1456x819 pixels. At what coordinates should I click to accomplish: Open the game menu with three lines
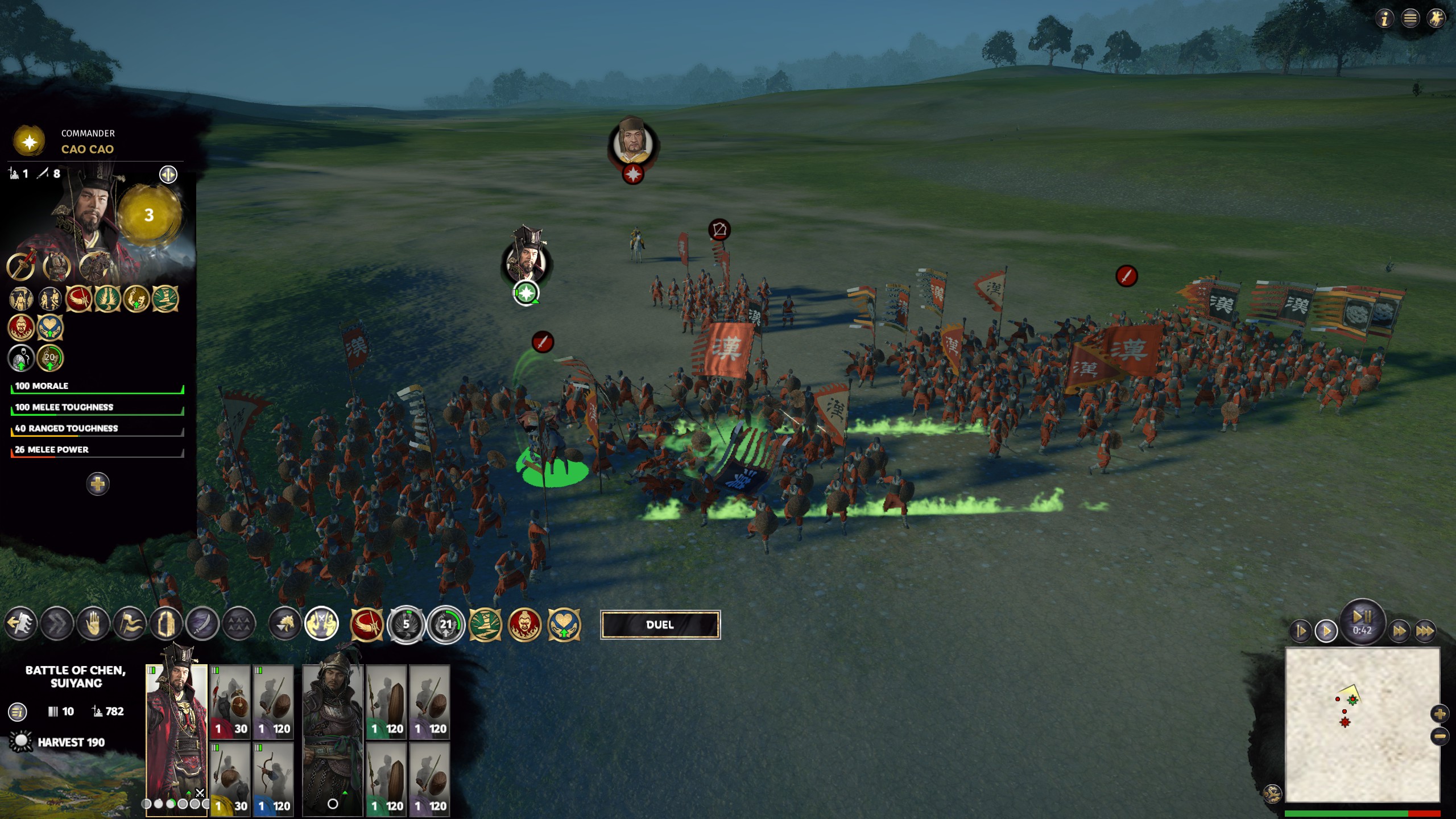click(1410, 19)
